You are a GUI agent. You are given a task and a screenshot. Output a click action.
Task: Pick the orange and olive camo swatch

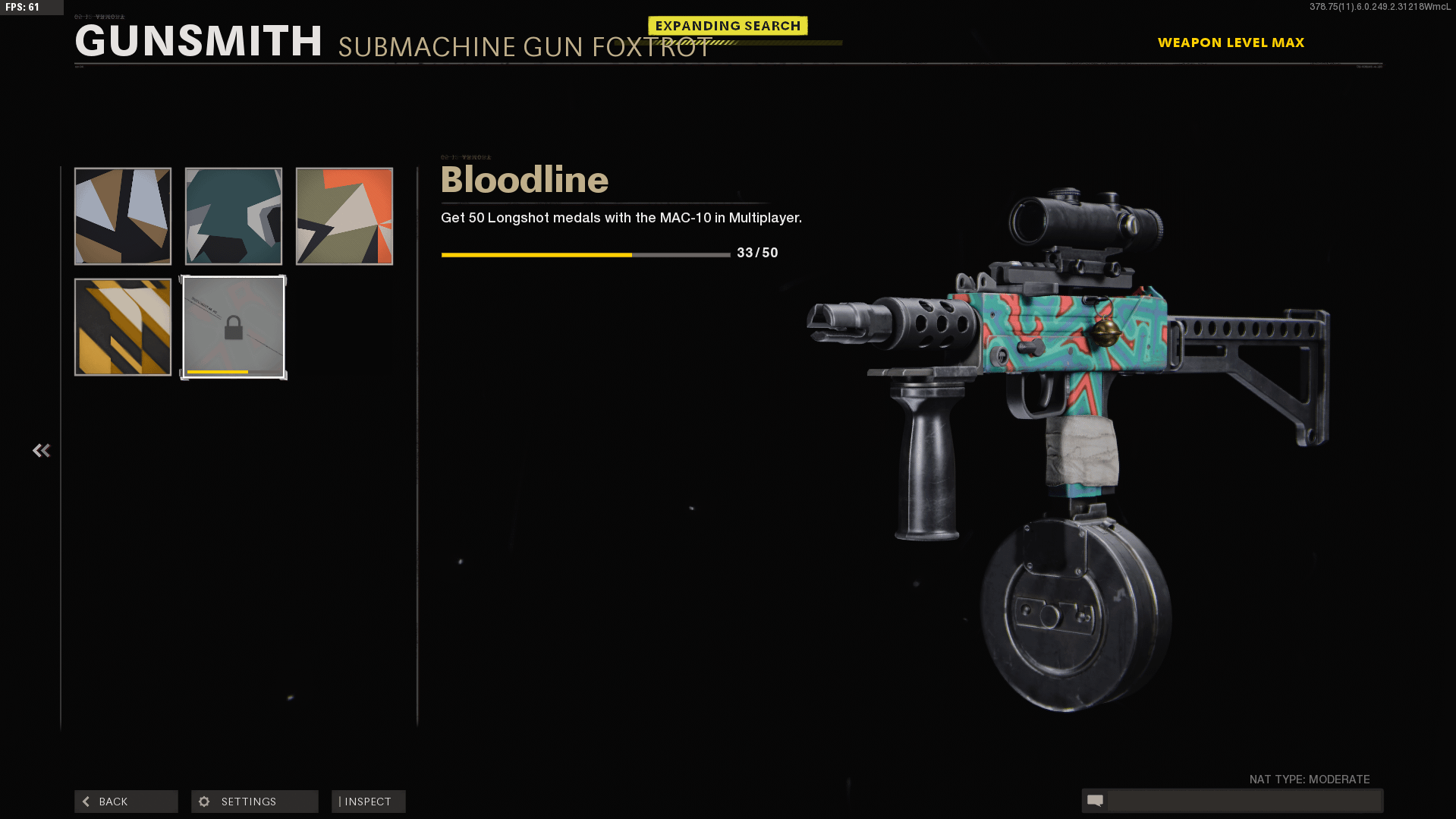coord(344,216)
